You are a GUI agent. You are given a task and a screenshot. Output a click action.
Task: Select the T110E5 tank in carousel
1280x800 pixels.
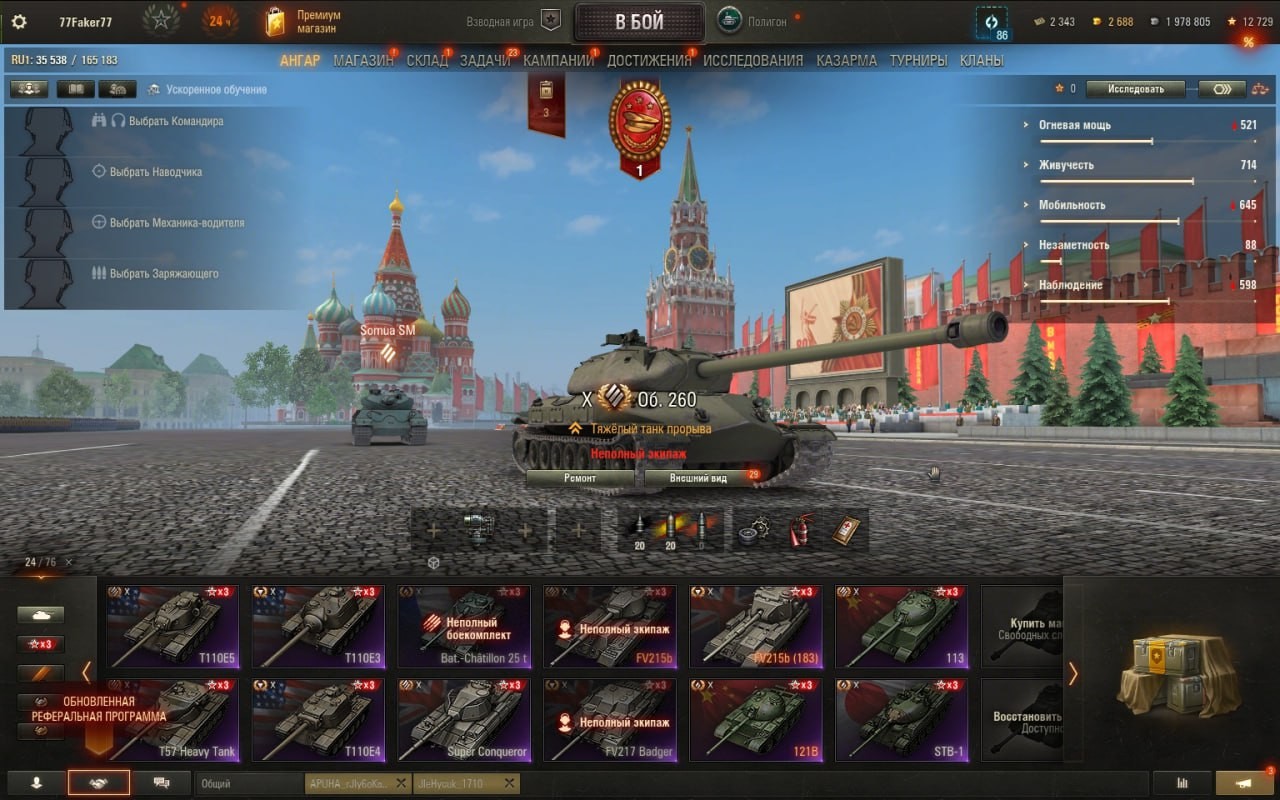coord(173,626)
